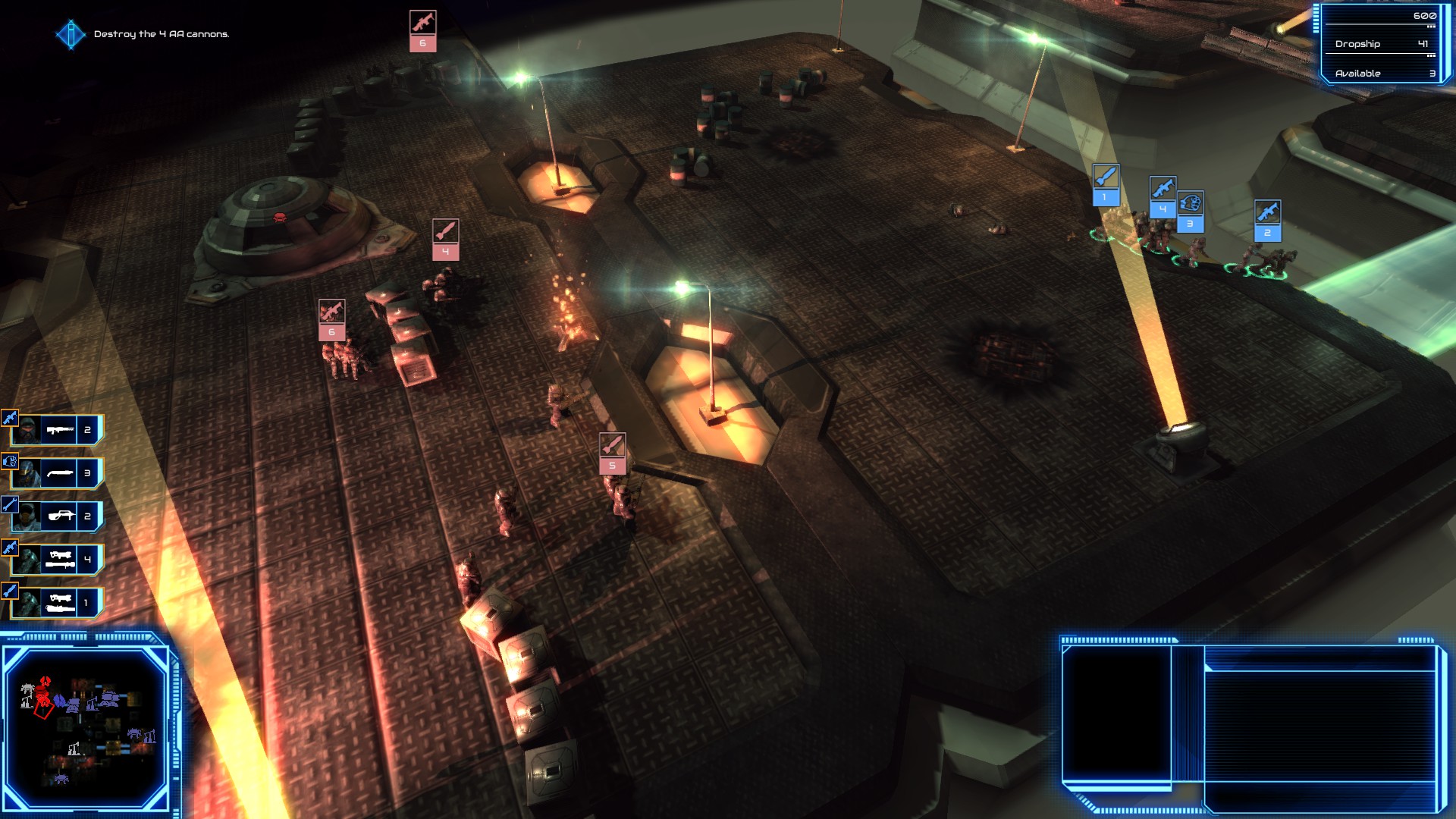Select the shotgun squad card numbered 3
This screenshot has width=1456, height=819.
click(x=58, y=473)
